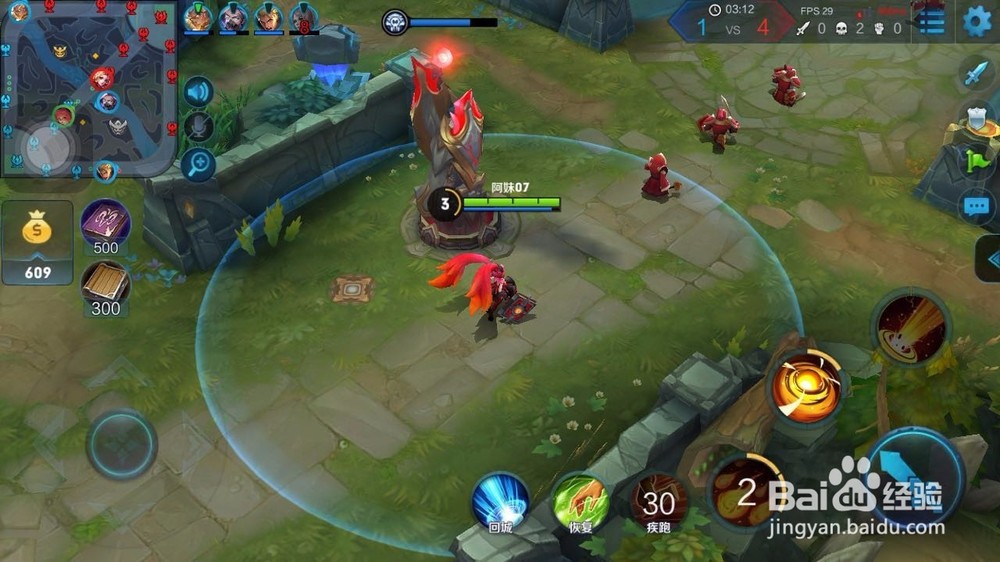Open the gold shop showing 609
The image size is (1000, 562).
pyautogui.click(x=38, y=243)
